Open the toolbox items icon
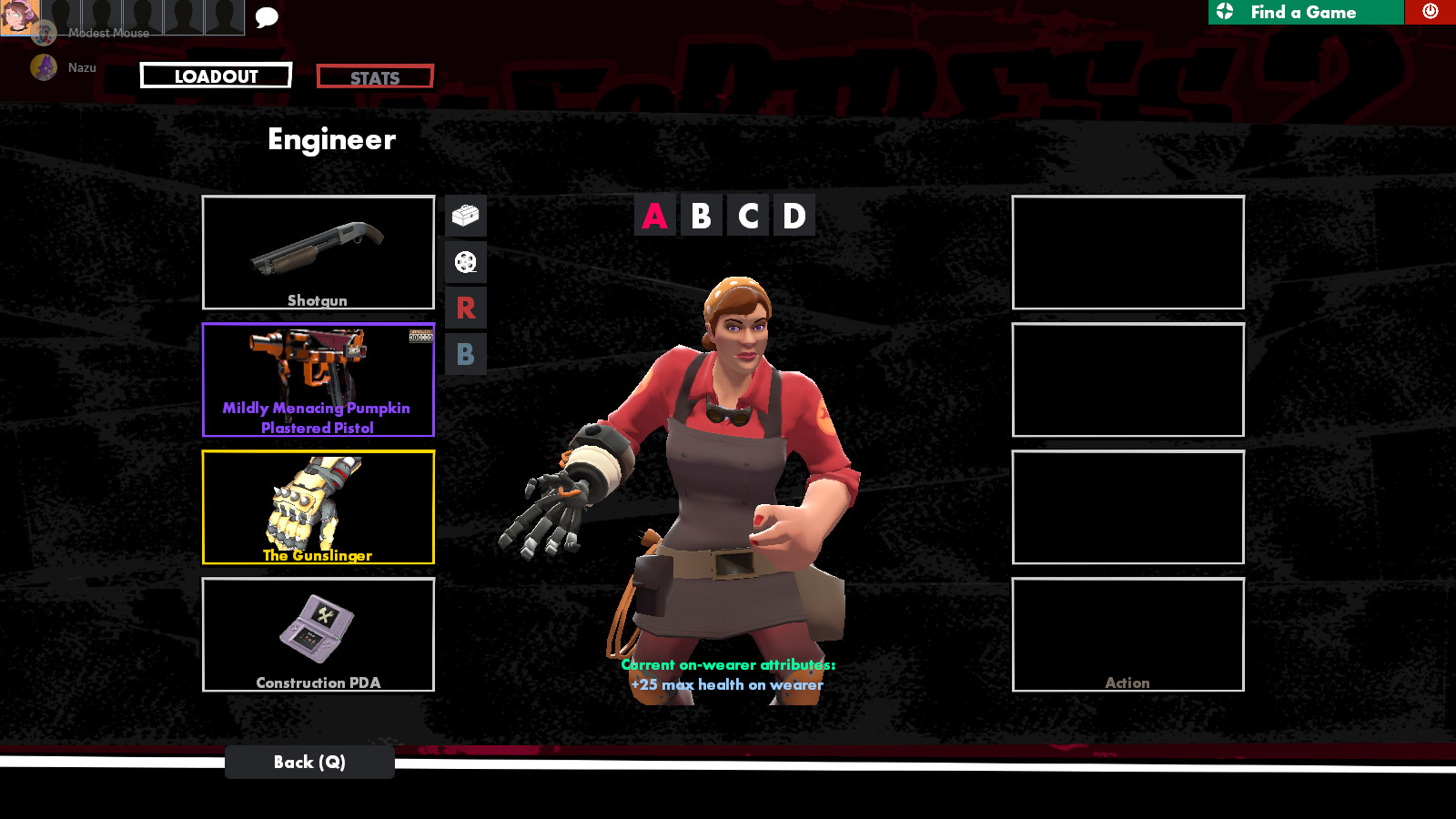Screen dimensions: 1456x819 click(x=465, y=217)
